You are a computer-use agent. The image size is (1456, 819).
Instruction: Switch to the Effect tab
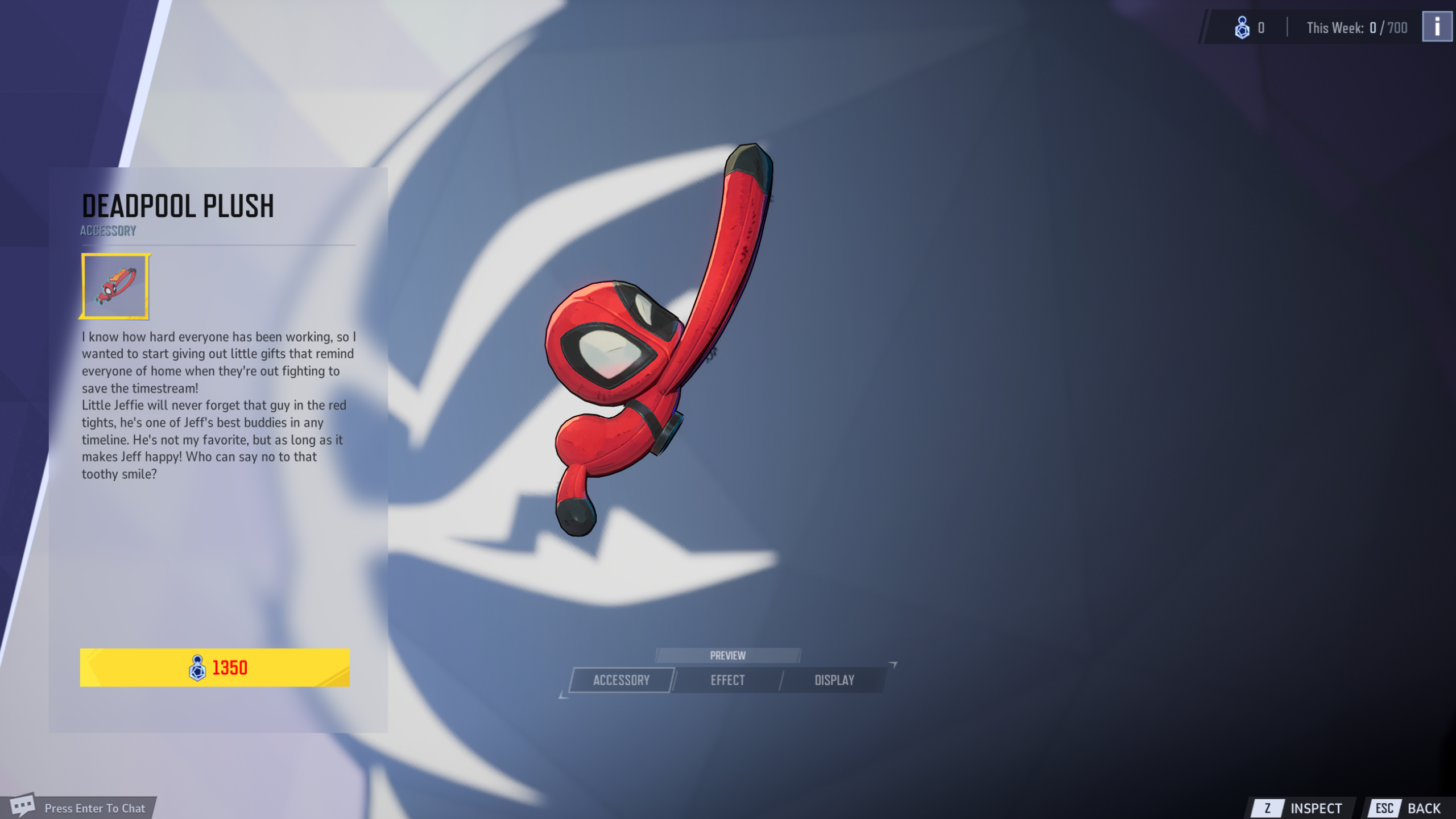pos(729,680)
